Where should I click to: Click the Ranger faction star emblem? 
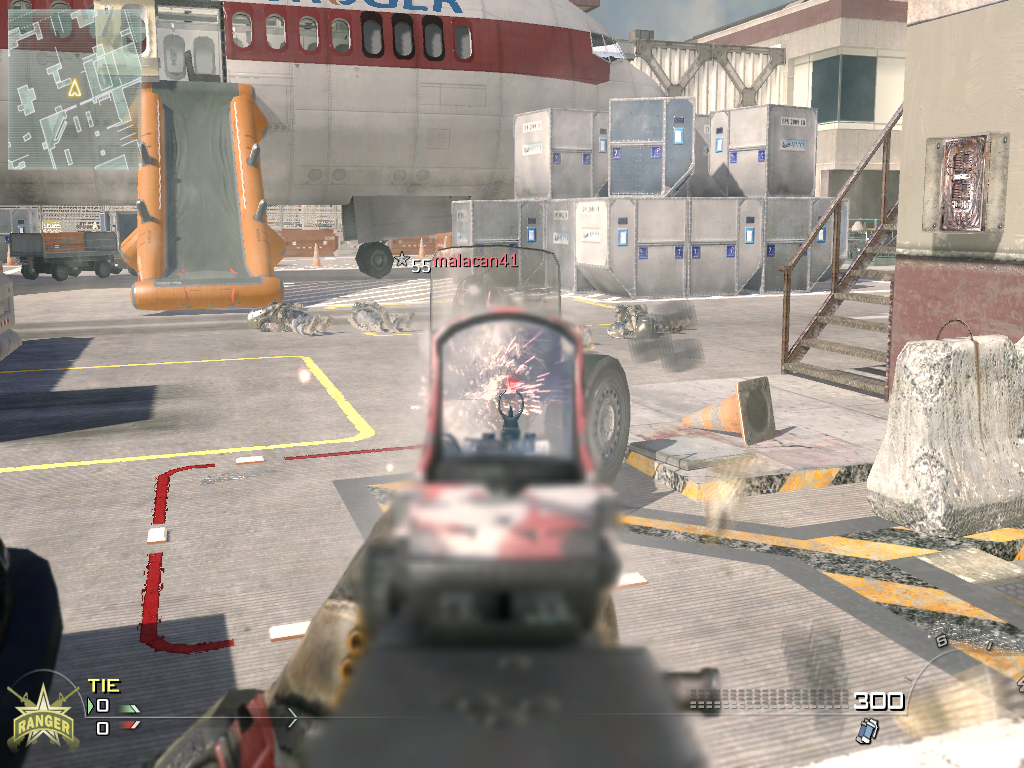coord(42,713)
